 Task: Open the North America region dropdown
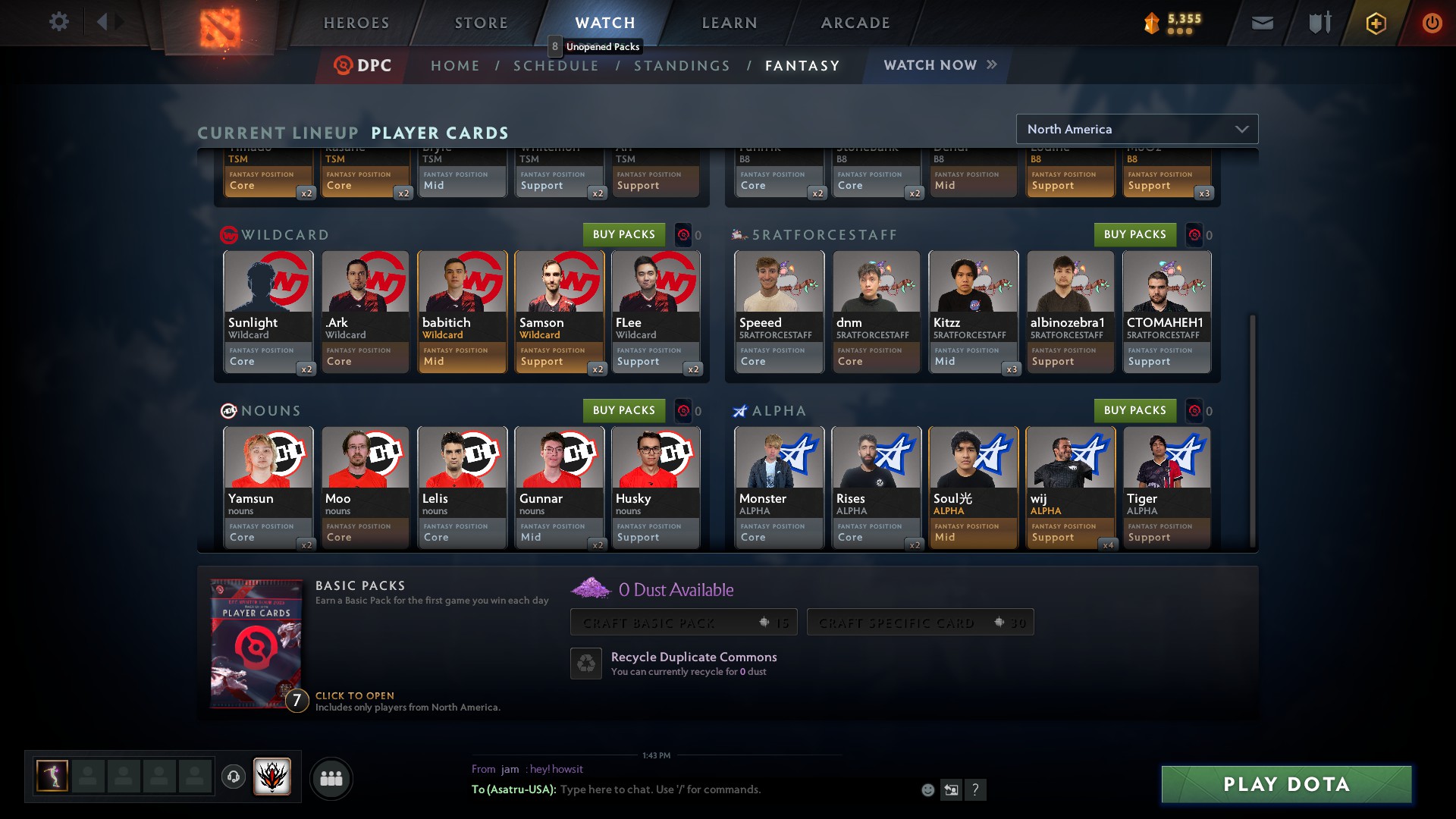coord(1137,129)
